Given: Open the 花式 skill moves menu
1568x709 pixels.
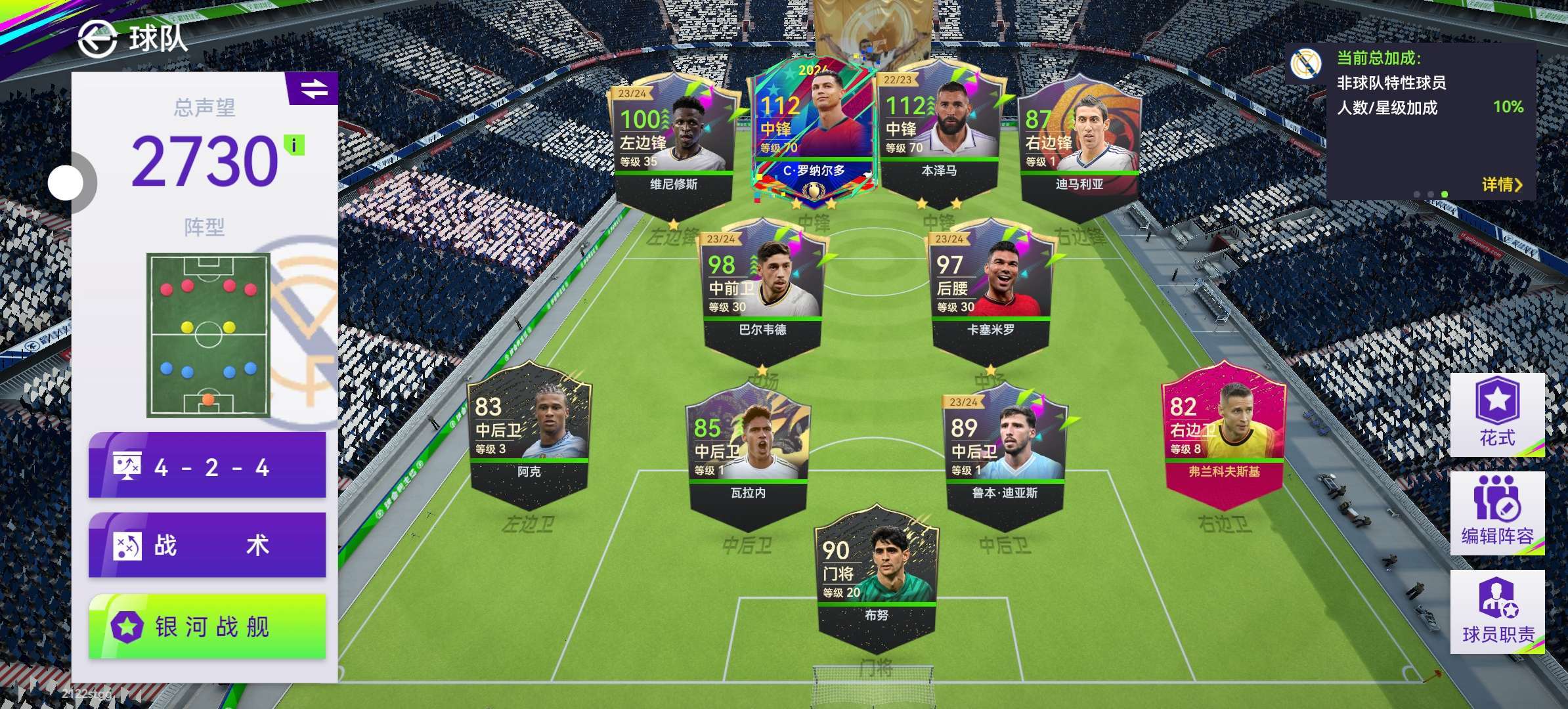Looking at the screenshot, I should coord(1496,415).
